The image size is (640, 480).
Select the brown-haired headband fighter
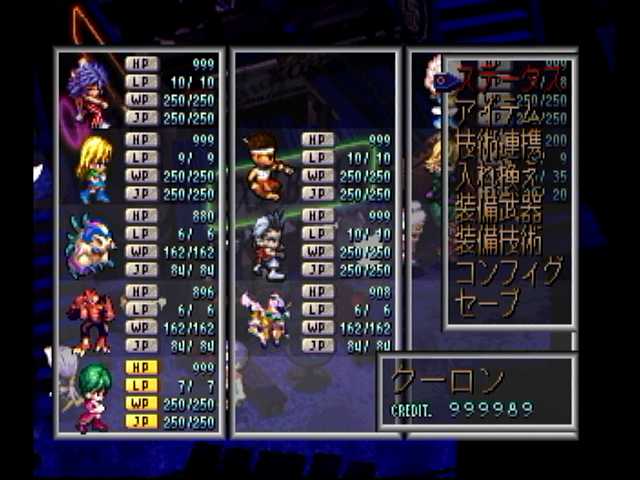[x=266, y=166]
